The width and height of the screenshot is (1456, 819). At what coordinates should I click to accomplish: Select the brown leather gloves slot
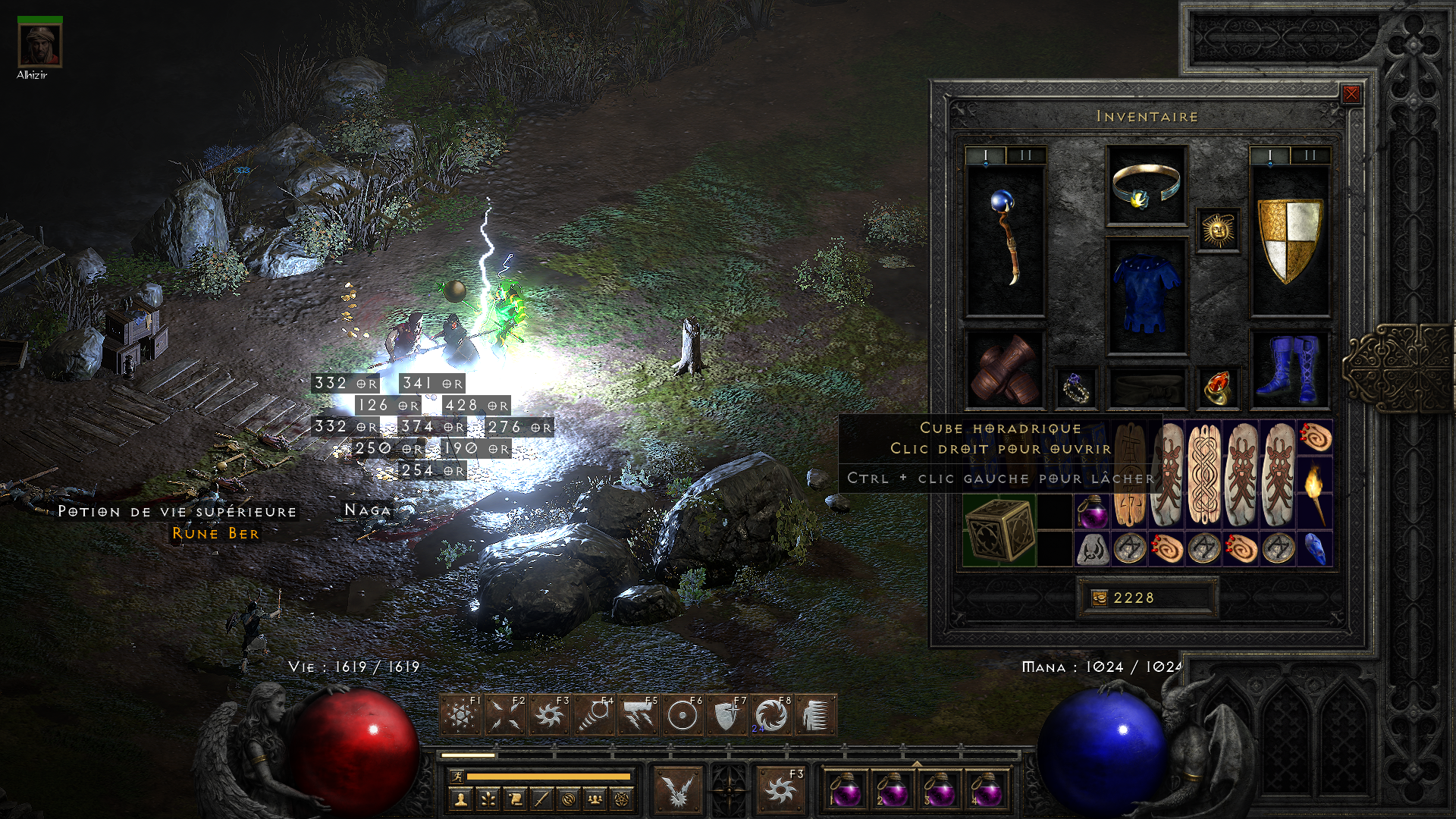click(1005, 369)
